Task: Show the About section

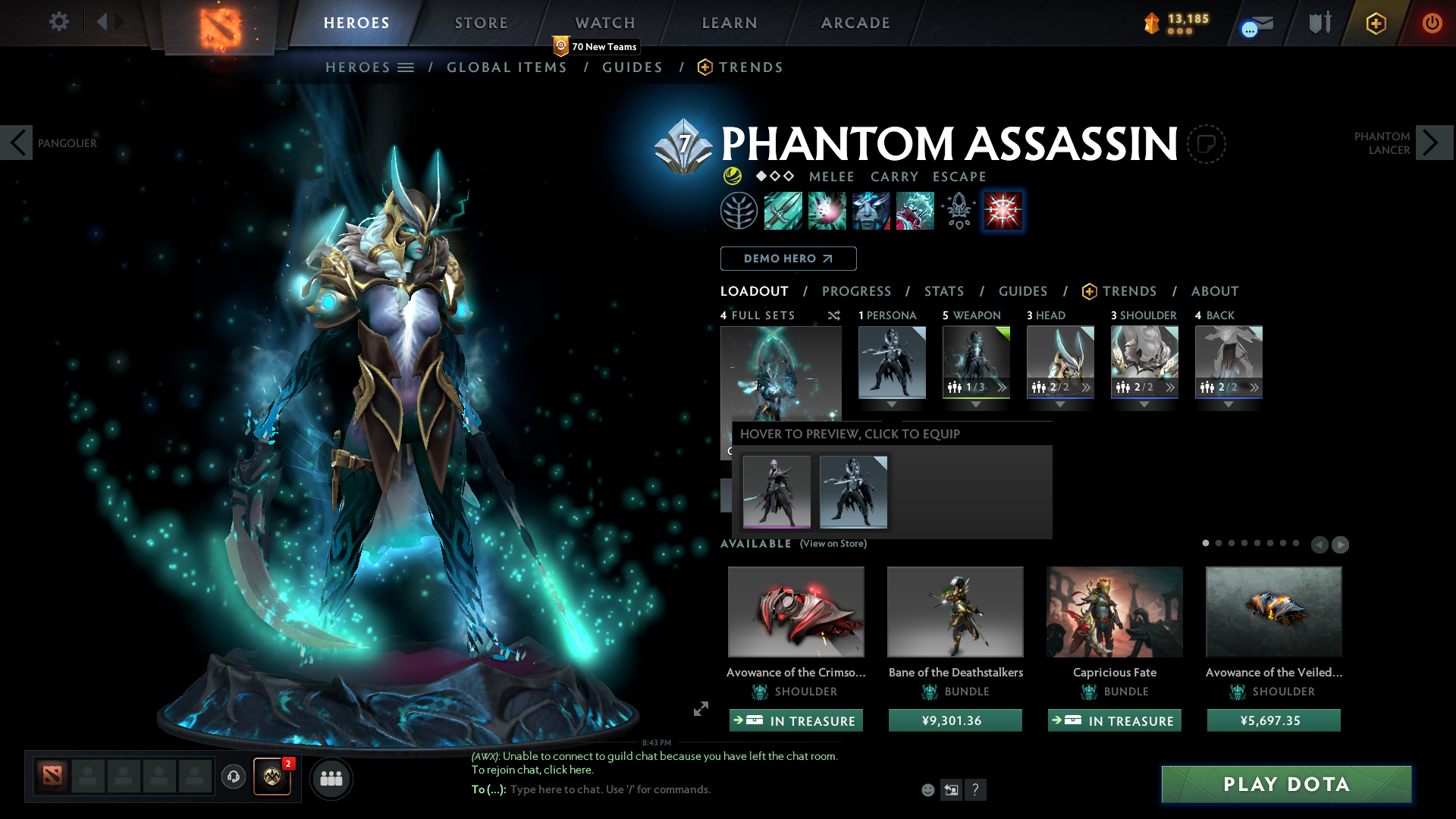Action: tap(1214, 291)
